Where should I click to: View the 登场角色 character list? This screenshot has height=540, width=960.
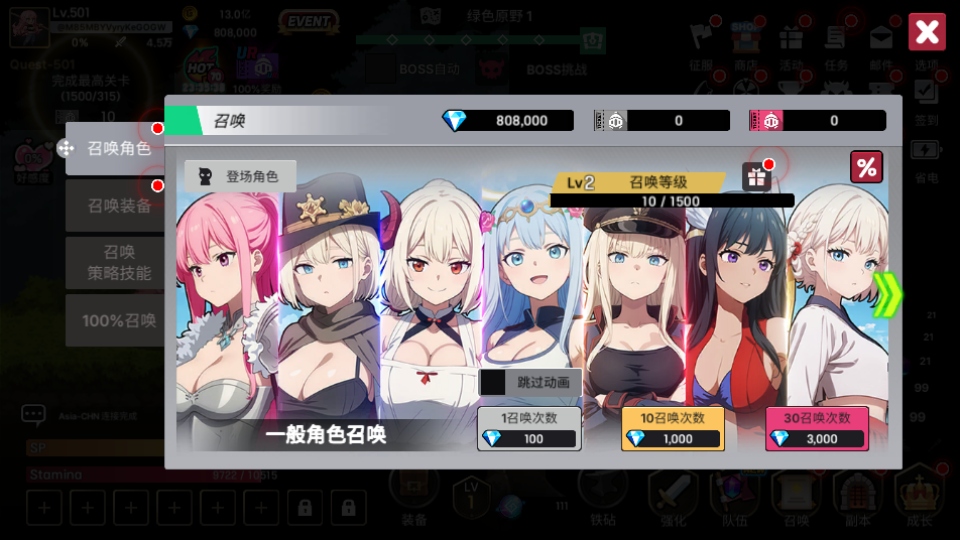point(240,176)
